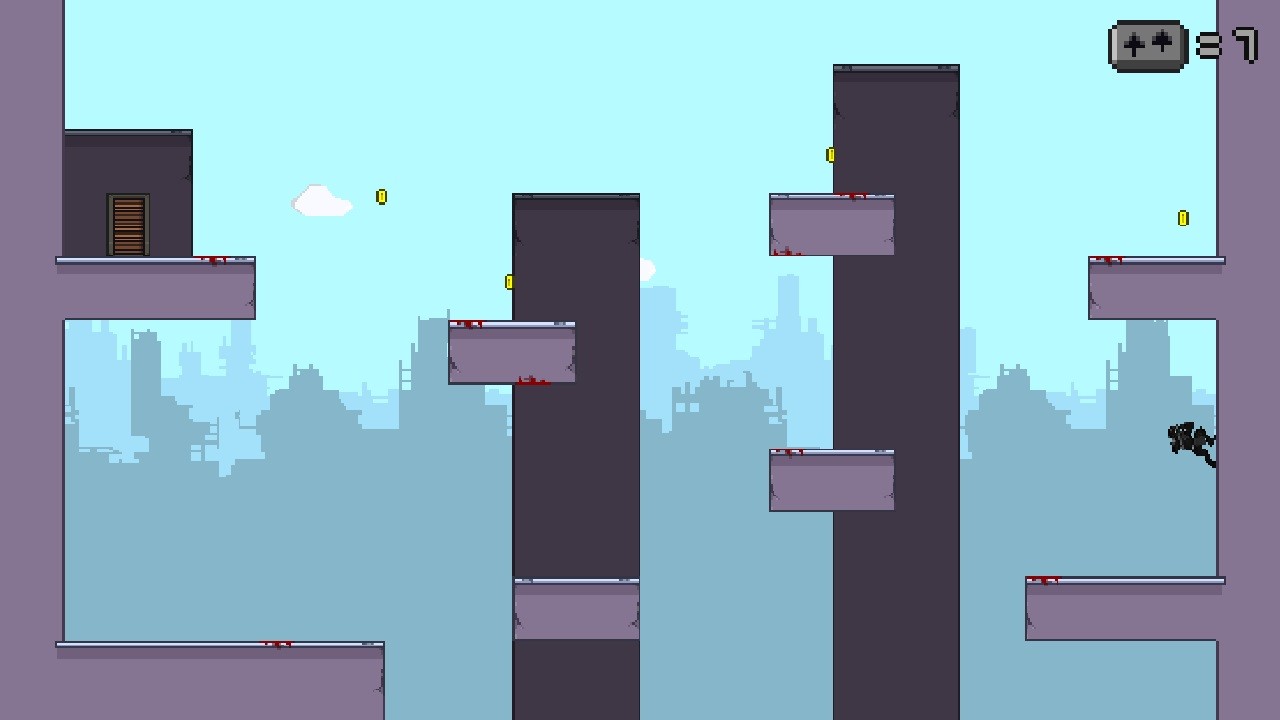The width and height of the screenshot is (1280, 720).
Task: Click the small ledge at the left tower's base
Action: pos(575,612)
